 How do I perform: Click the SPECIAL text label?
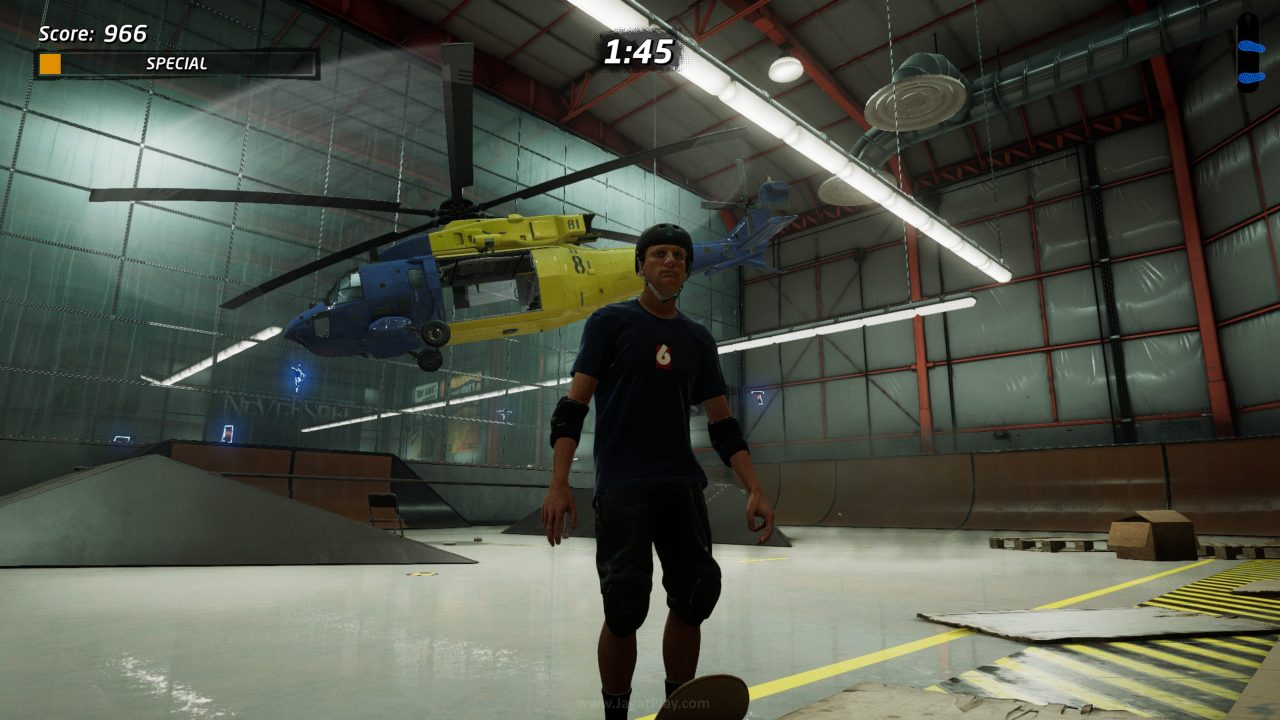tap(175, 63)
